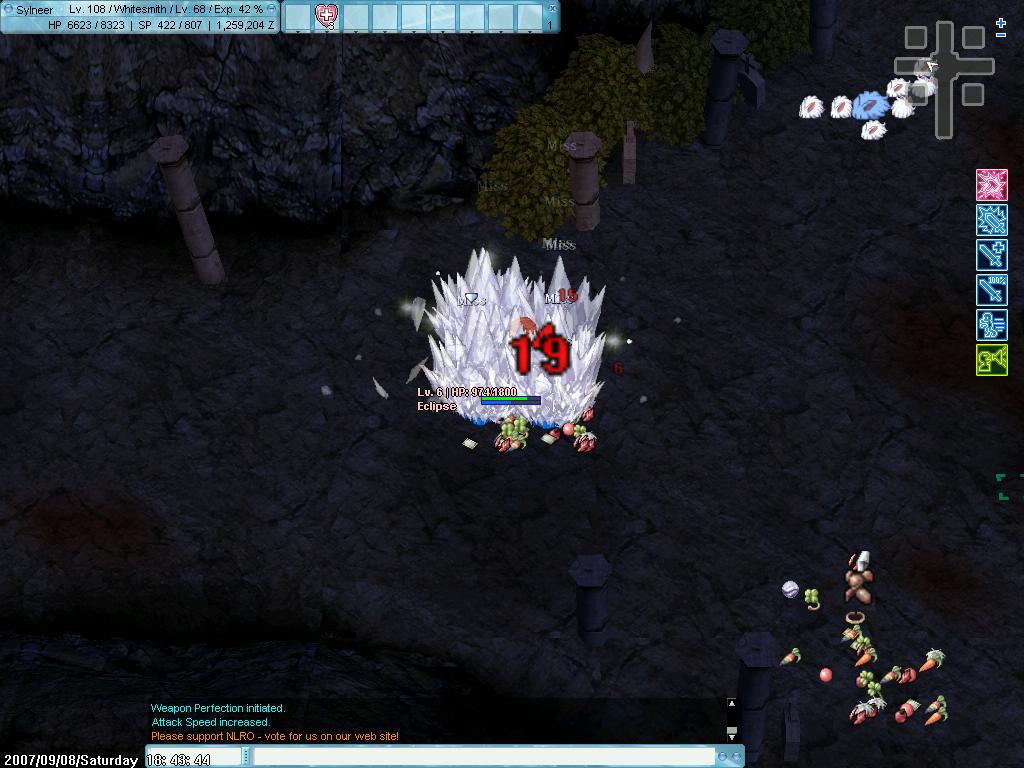Click the cross-shaped minimap
Viewport: 1024px width, 768px height.
pyautogui.click(x=944, y=70)
